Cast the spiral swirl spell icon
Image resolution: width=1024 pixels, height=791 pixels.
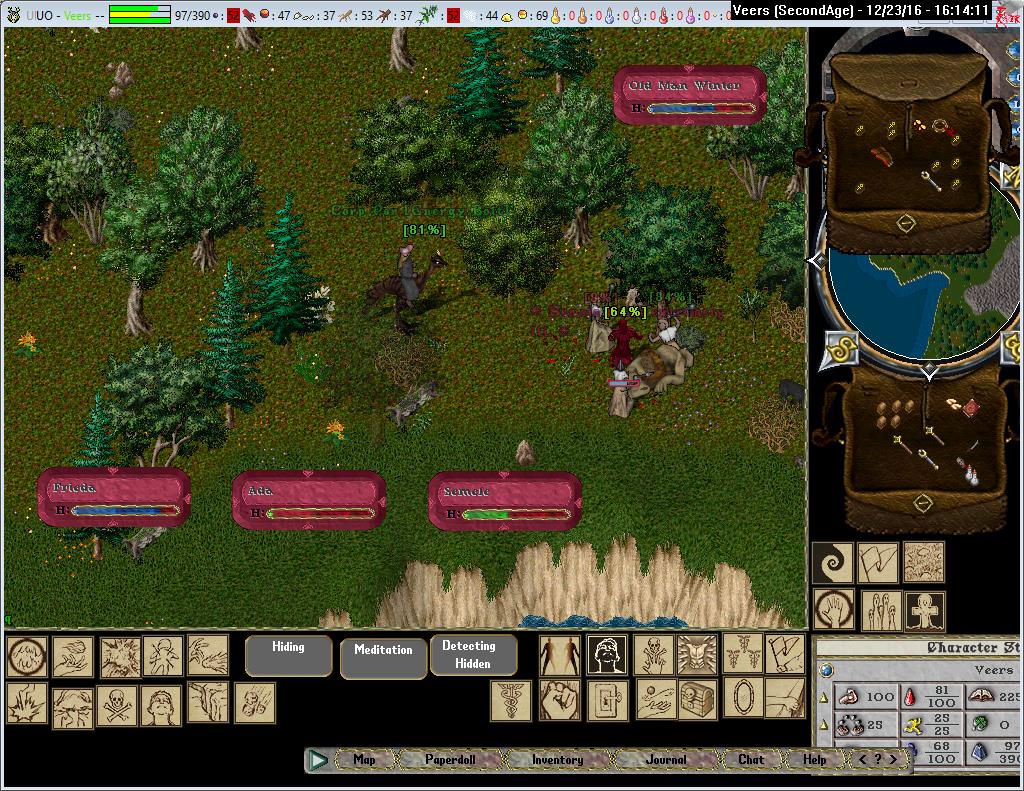832,563
